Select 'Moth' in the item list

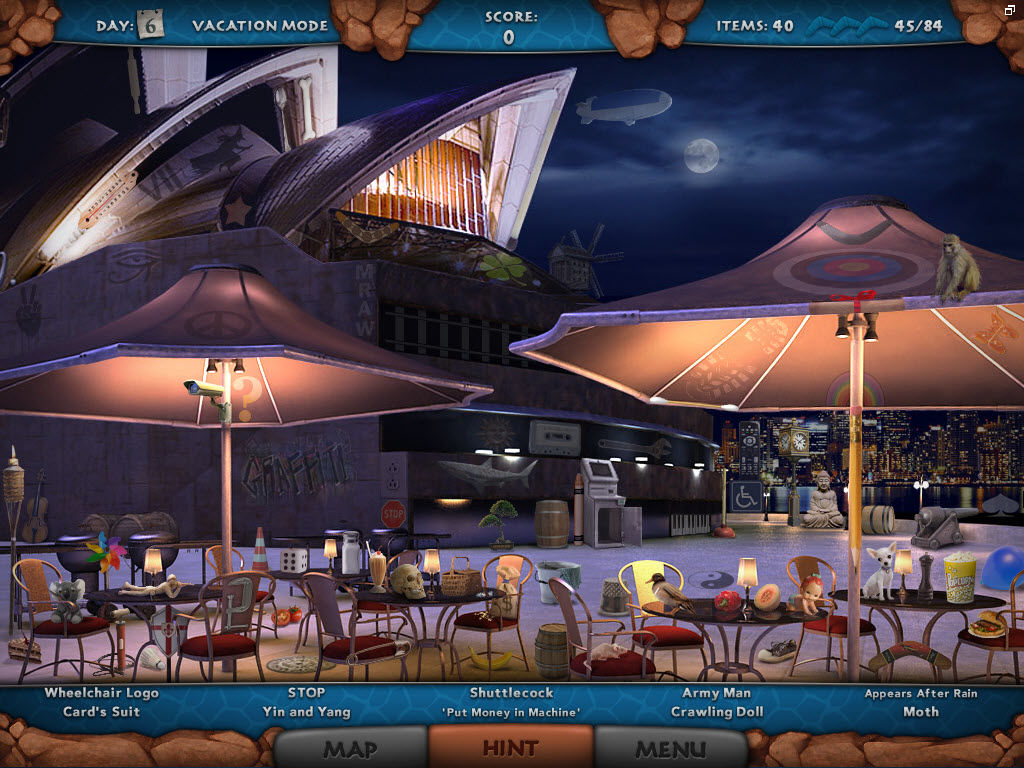pyautogui.click(x=921, y=712)
